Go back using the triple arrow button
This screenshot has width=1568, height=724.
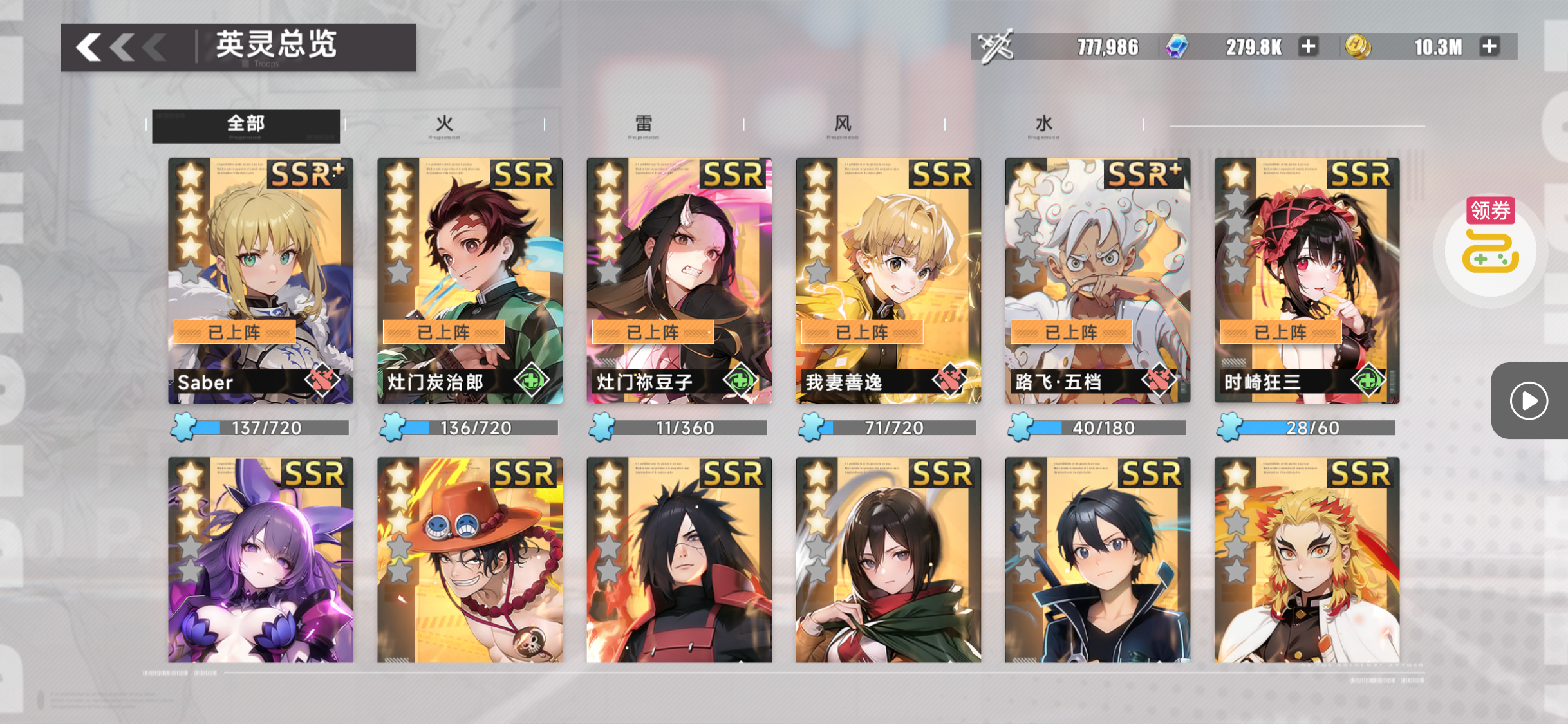tap(120, 47)
